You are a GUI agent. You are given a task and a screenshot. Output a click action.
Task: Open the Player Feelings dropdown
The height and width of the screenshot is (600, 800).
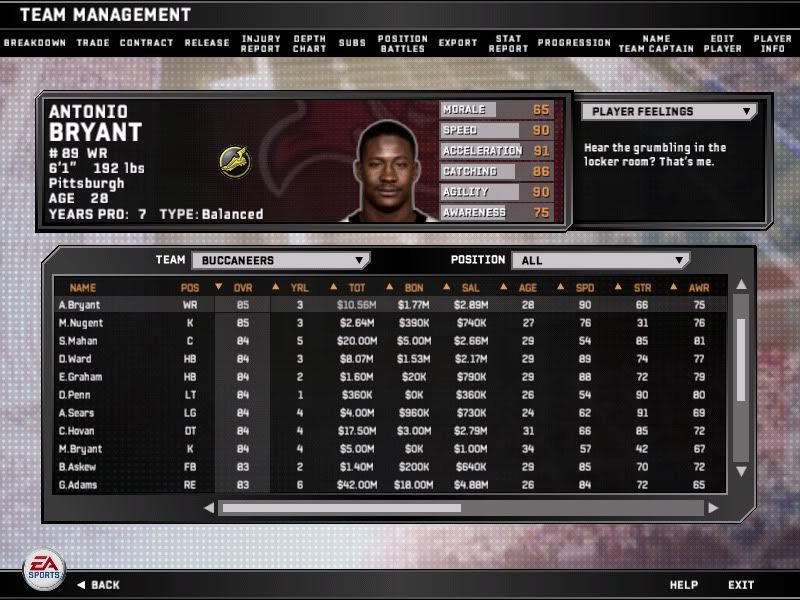667,112
